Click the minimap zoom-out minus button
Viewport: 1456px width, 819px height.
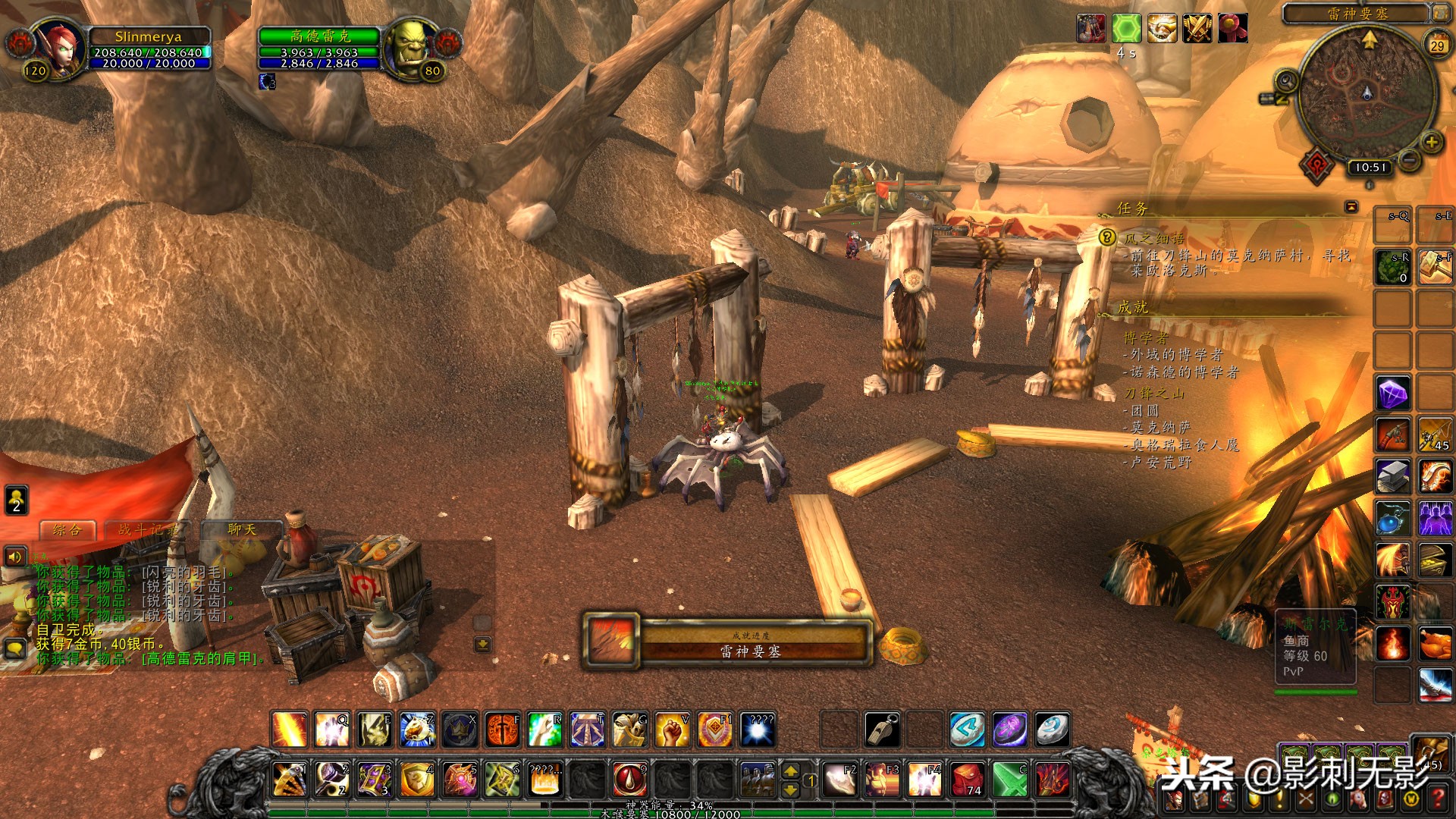click(x=1410, y=160)
